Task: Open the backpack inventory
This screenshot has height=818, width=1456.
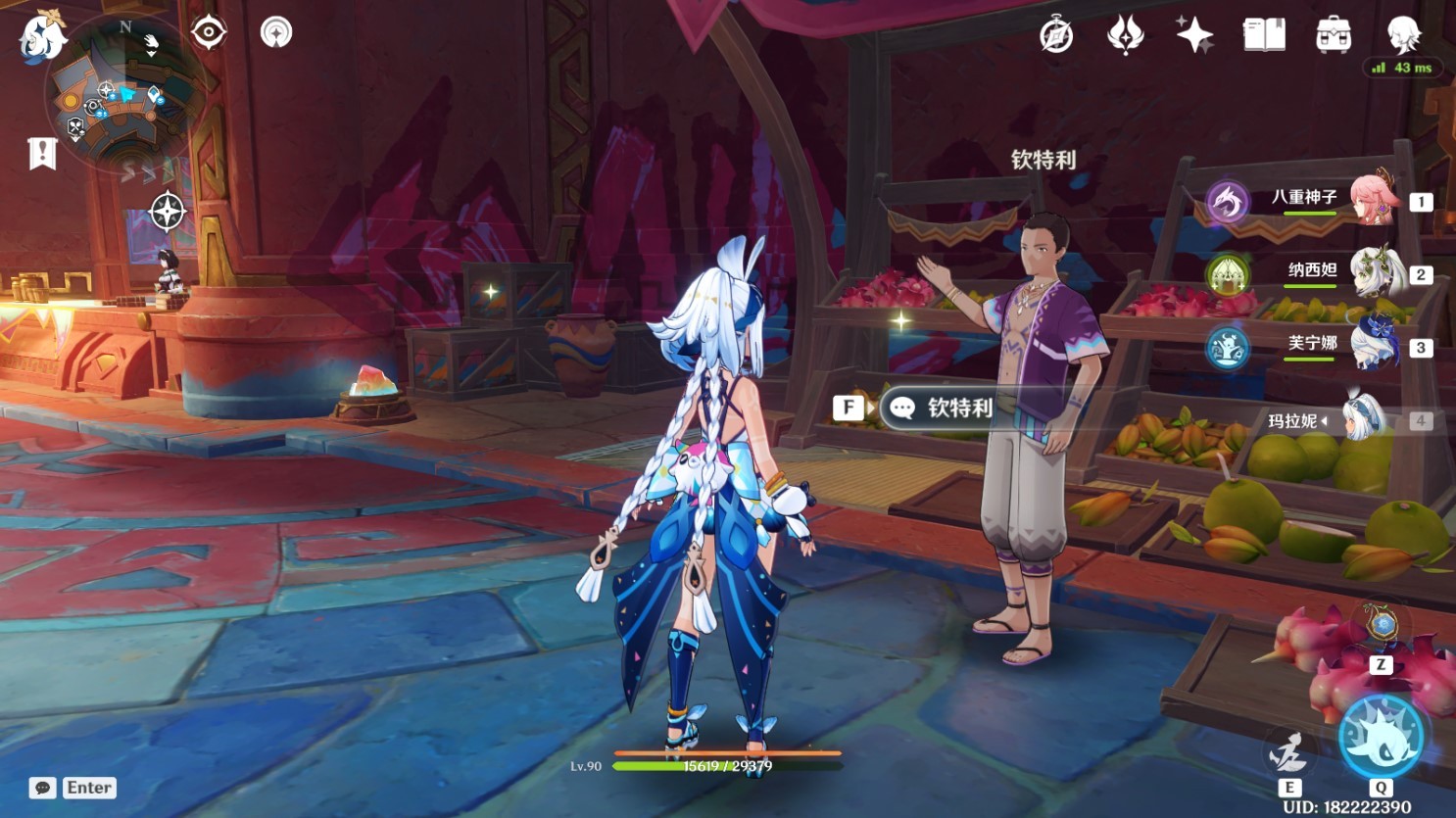Action: tap(1334, 35)
